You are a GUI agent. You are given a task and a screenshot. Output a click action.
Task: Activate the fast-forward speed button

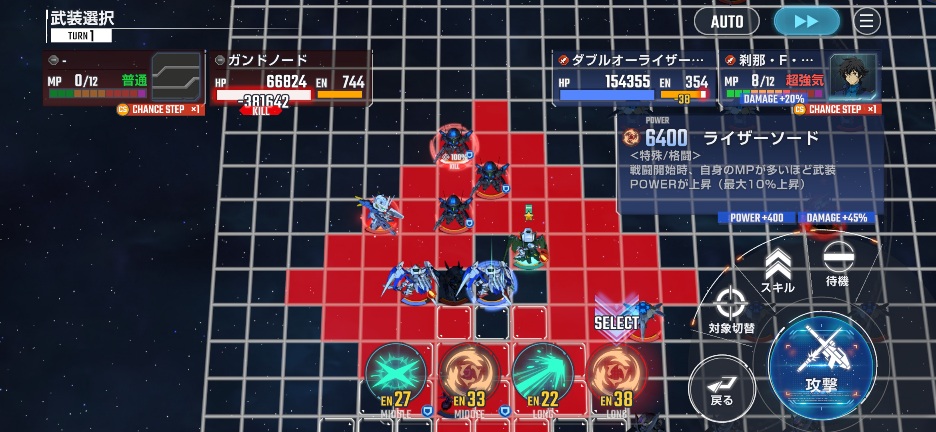807,21
